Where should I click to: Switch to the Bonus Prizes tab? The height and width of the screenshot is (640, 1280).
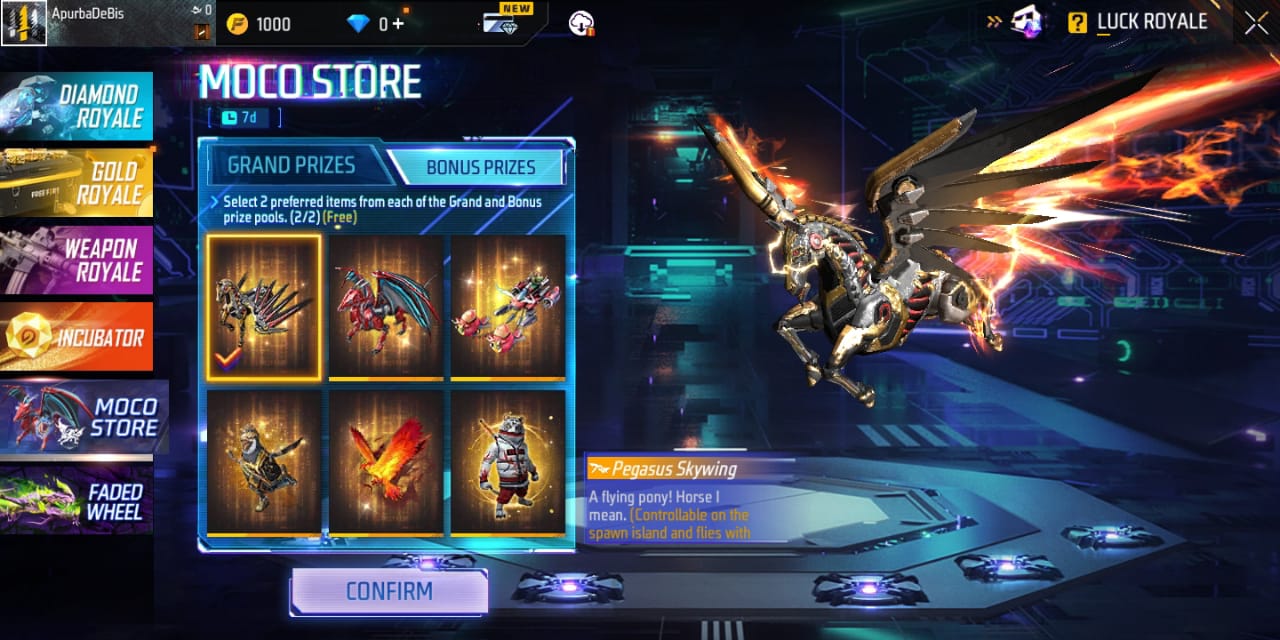pyautogui.click(x=481, y=167)
